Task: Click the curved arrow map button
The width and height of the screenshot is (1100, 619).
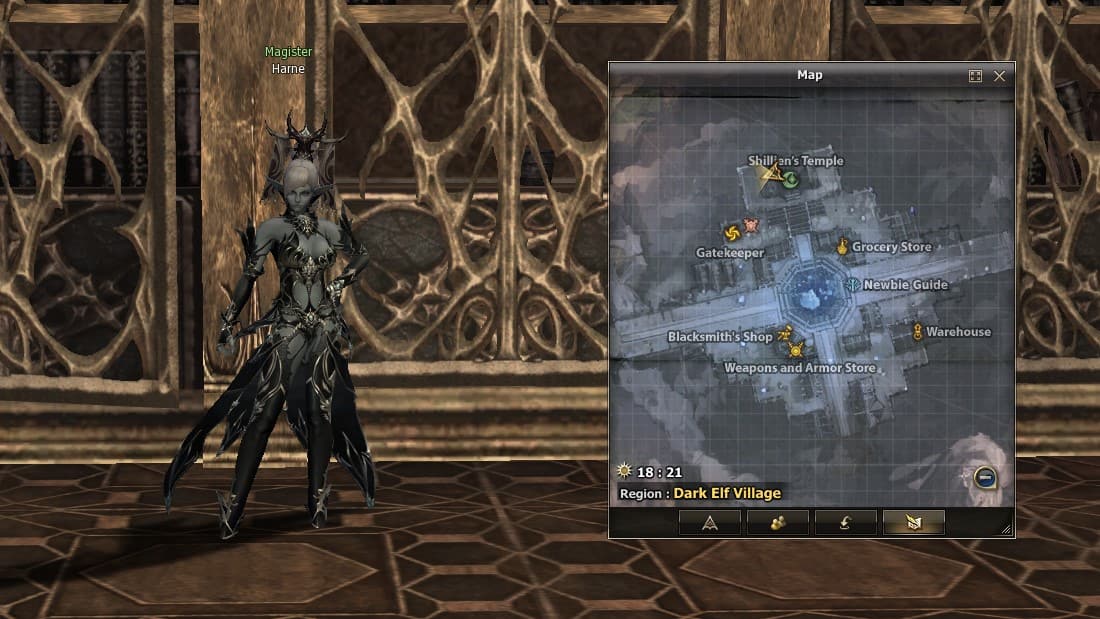Action: [845, 522]
